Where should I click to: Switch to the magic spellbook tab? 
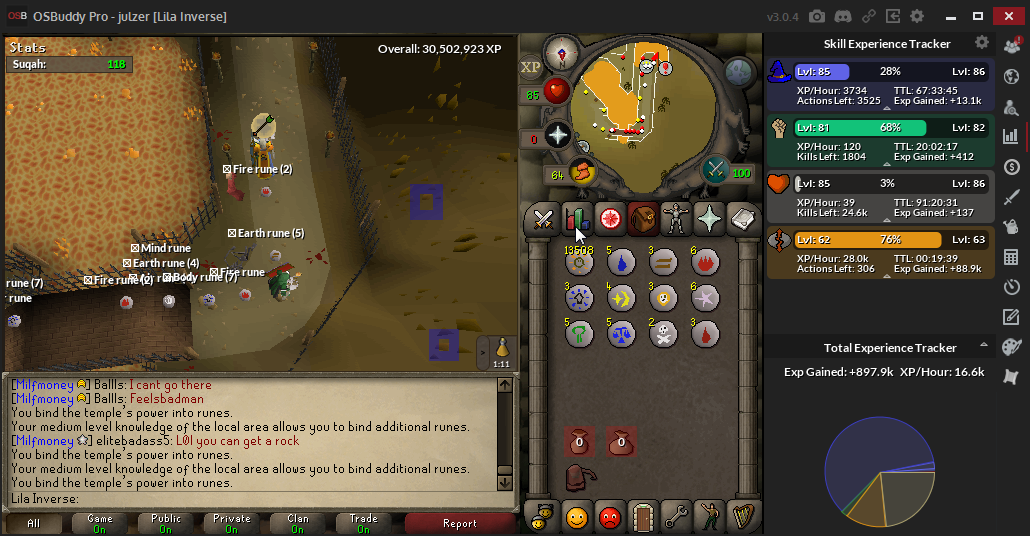(743, 218)
